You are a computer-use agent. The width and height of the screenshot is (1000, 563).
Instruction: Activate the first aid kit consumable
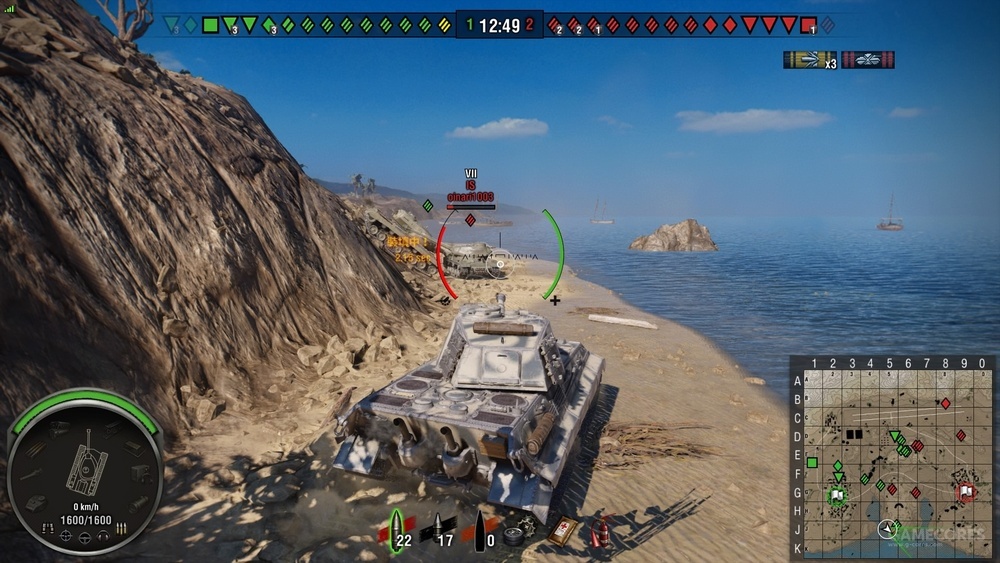(562, 530)
